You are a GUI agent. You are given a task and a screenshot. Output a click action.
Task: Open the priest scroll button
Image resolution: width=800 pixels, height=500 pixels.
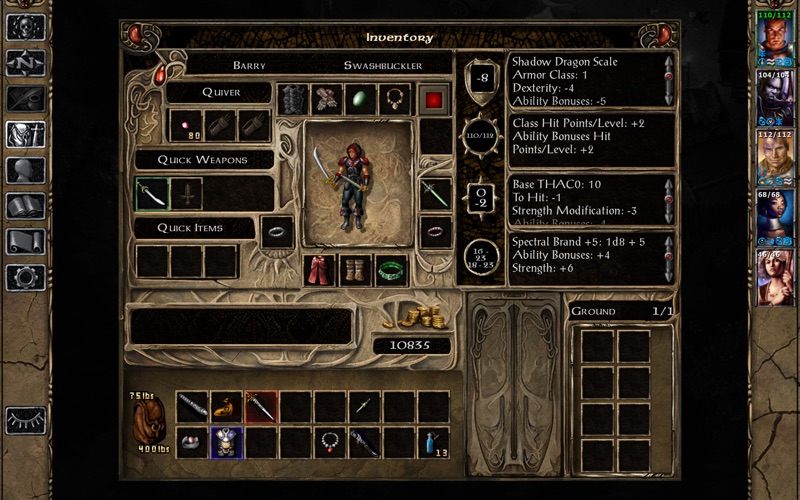25,242
